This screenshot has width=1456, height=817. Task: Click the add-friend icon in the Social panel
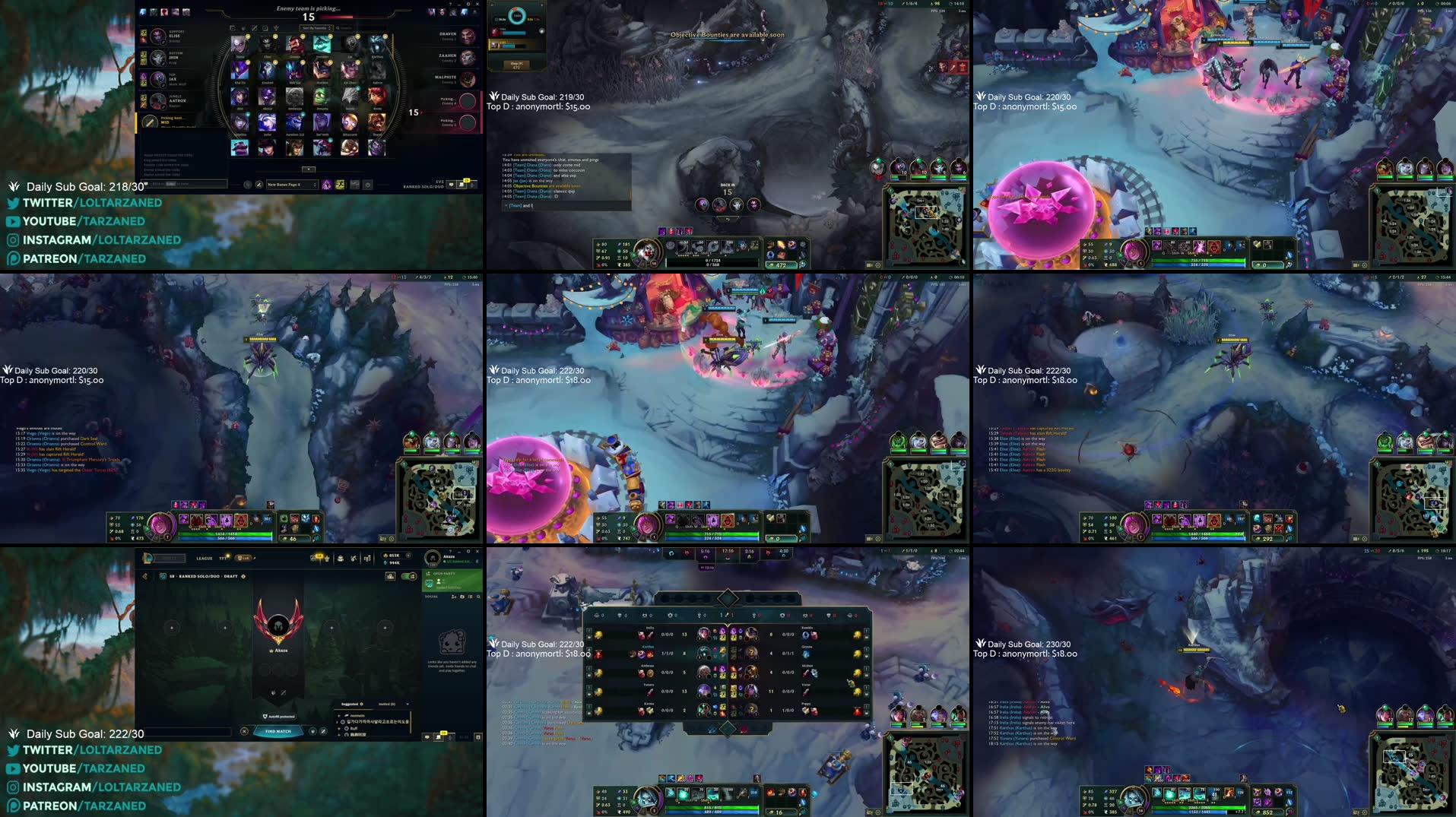click(454, 597)
